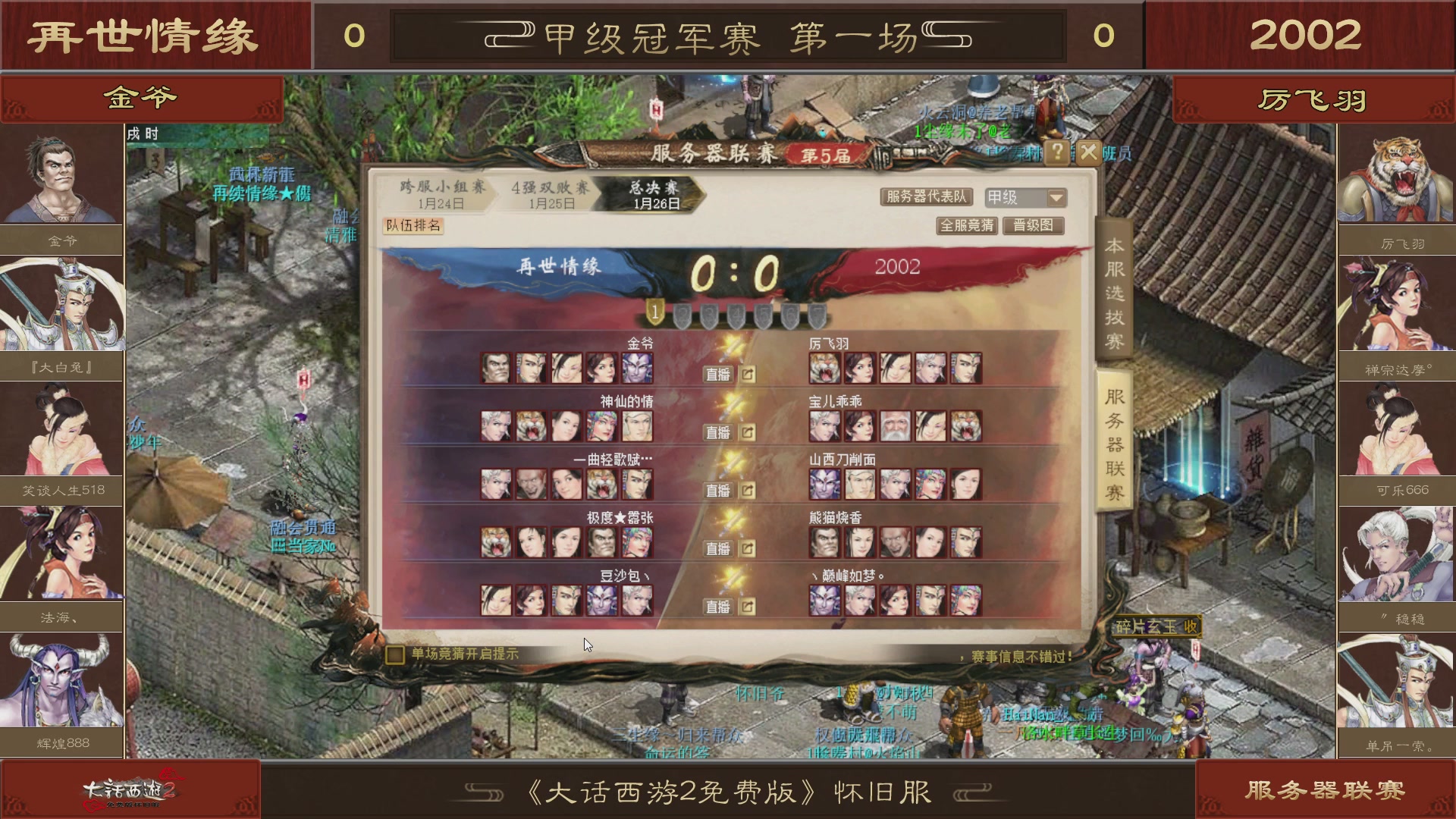1456x819 pixels.
Task: Click the share icon next to 金爷's 直播 button
Action: [x=748, y=375]
